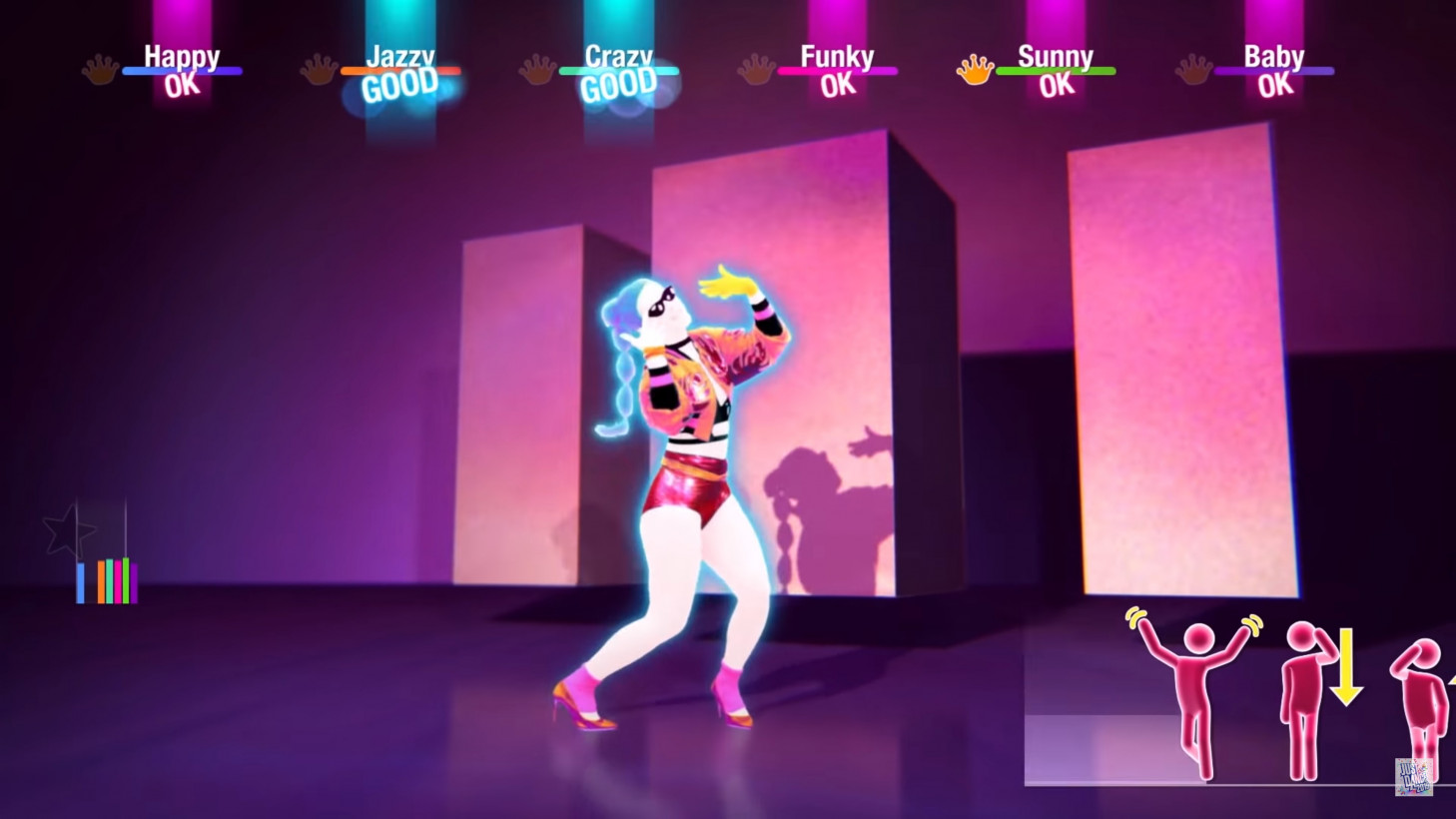The image size is (1456, 819).
Task: Click the player name Sunny
Action: tap(1055, 57)
